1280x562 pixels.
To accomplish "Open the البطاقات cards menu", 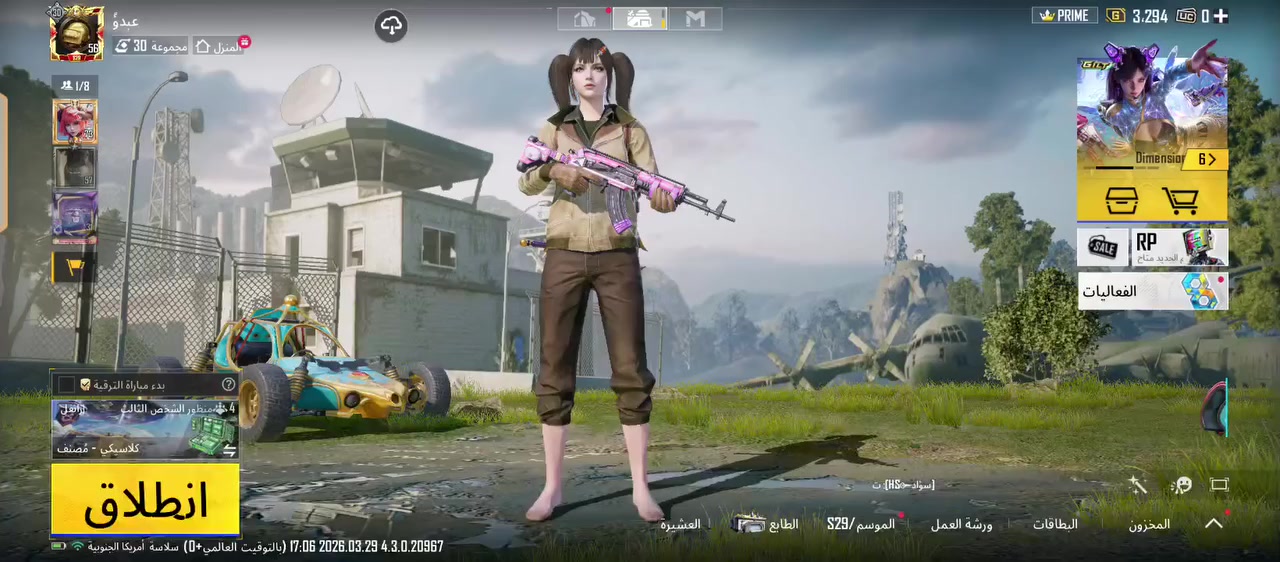I will point(1055,524).
